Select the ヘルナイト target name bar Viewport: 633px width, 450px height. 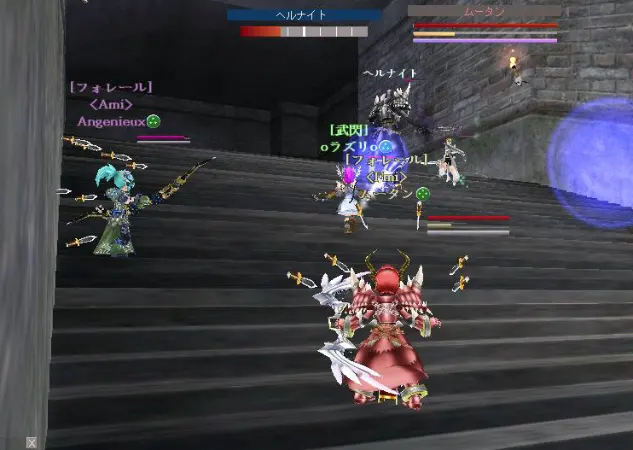[304, 15]
